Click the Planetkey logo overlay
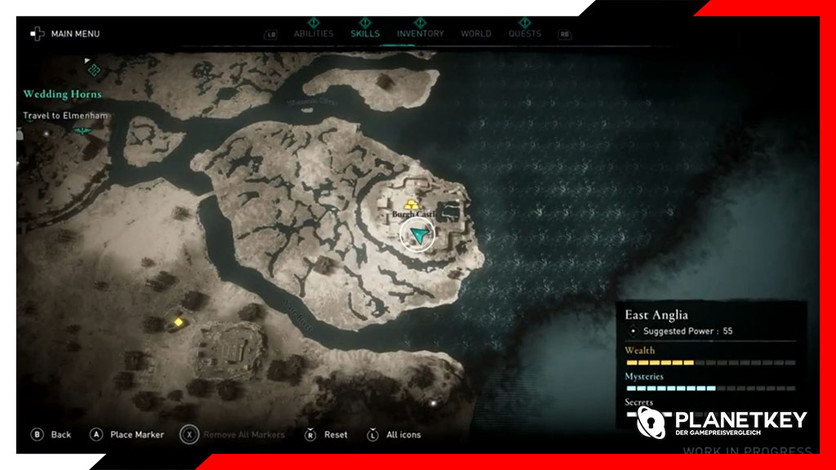The width and height of the screenshot is (836, 470). point(722,423)
